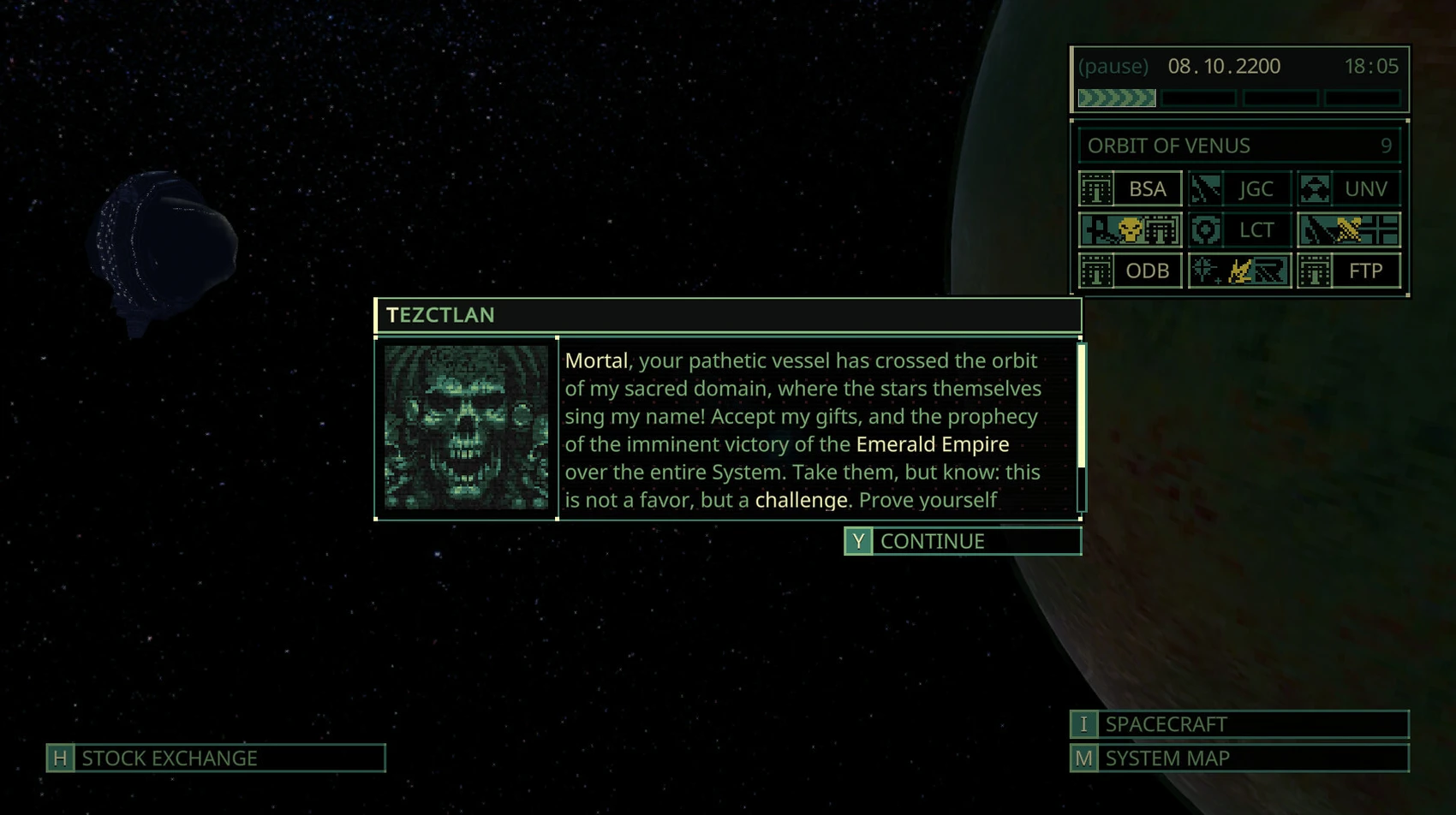Select the JGC entry

pyautogui.click(x=1239, y=189)
